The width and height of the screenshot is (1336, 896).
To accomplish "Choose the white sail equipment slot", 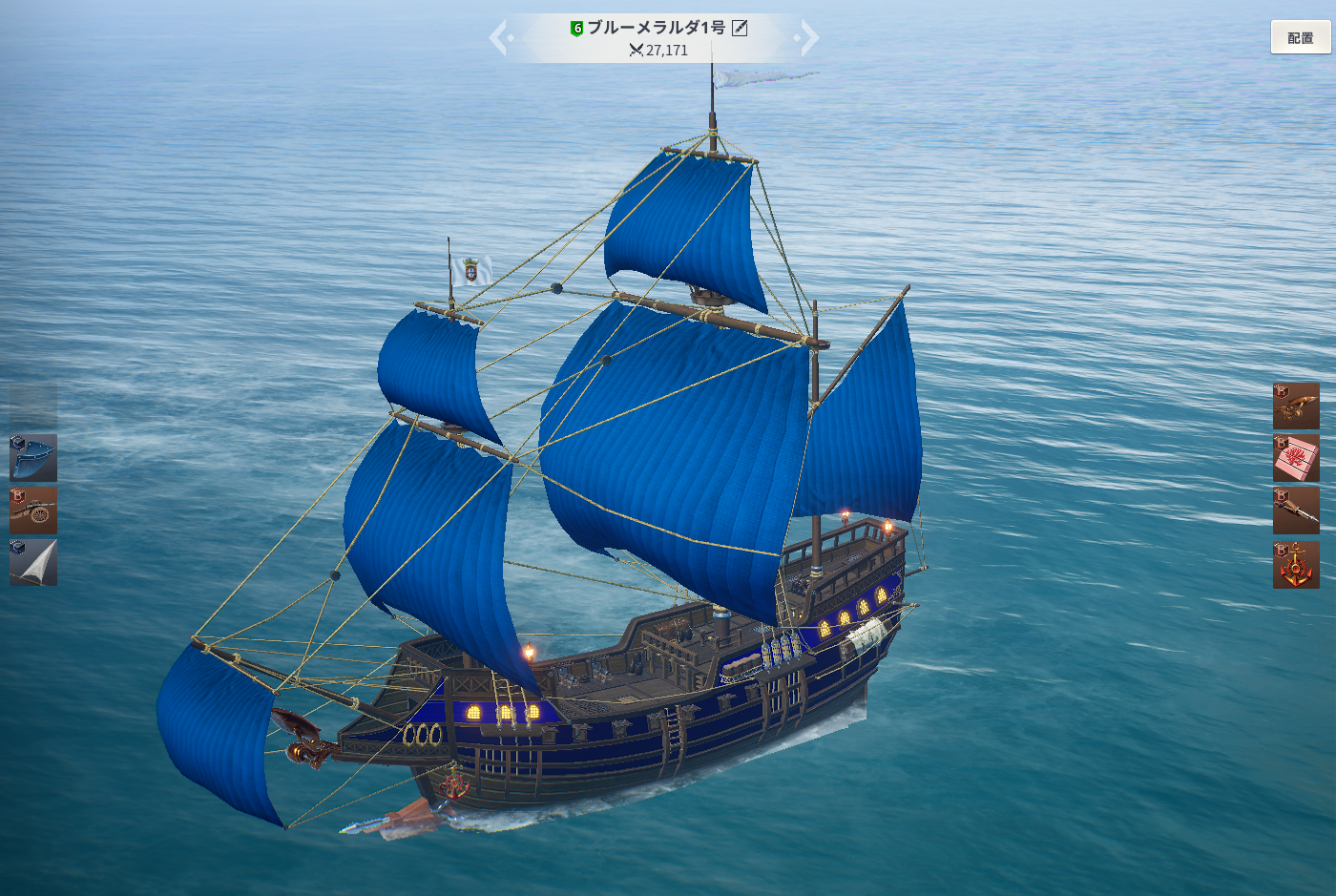I will 33,562.
